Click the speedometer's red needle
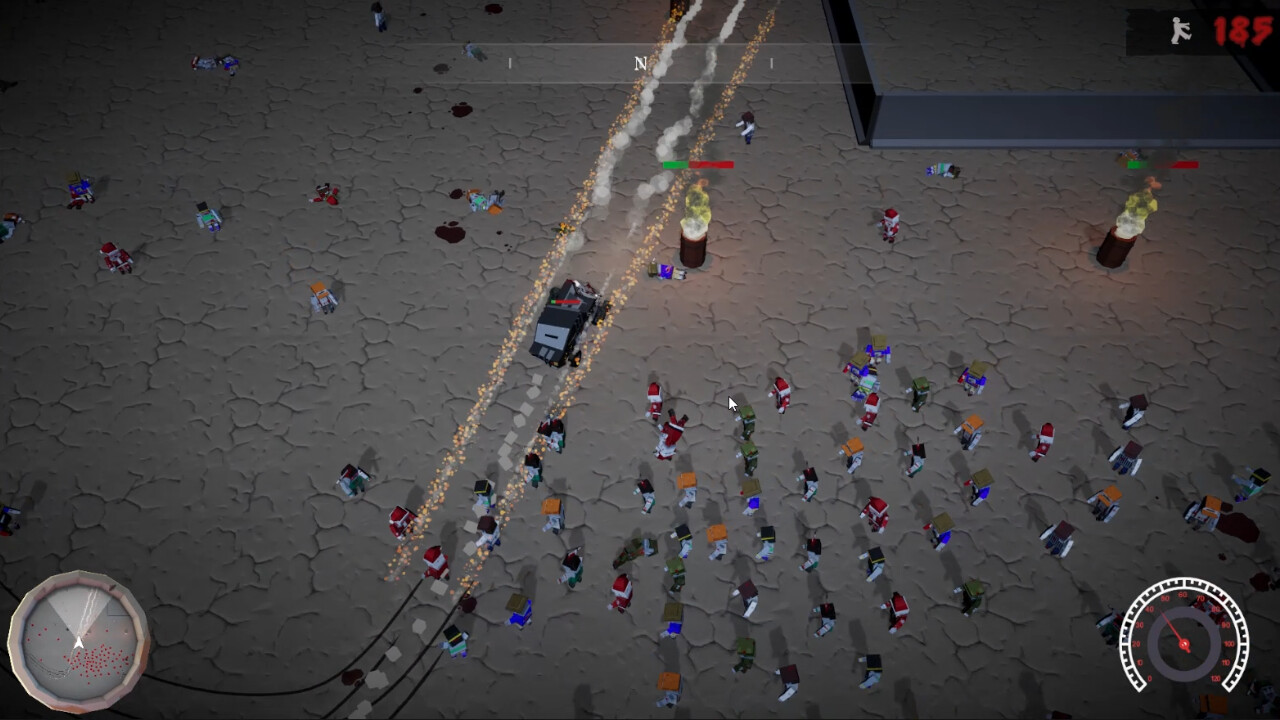The height and width of the screenshot is (720, 1280). coord(1172,625)
